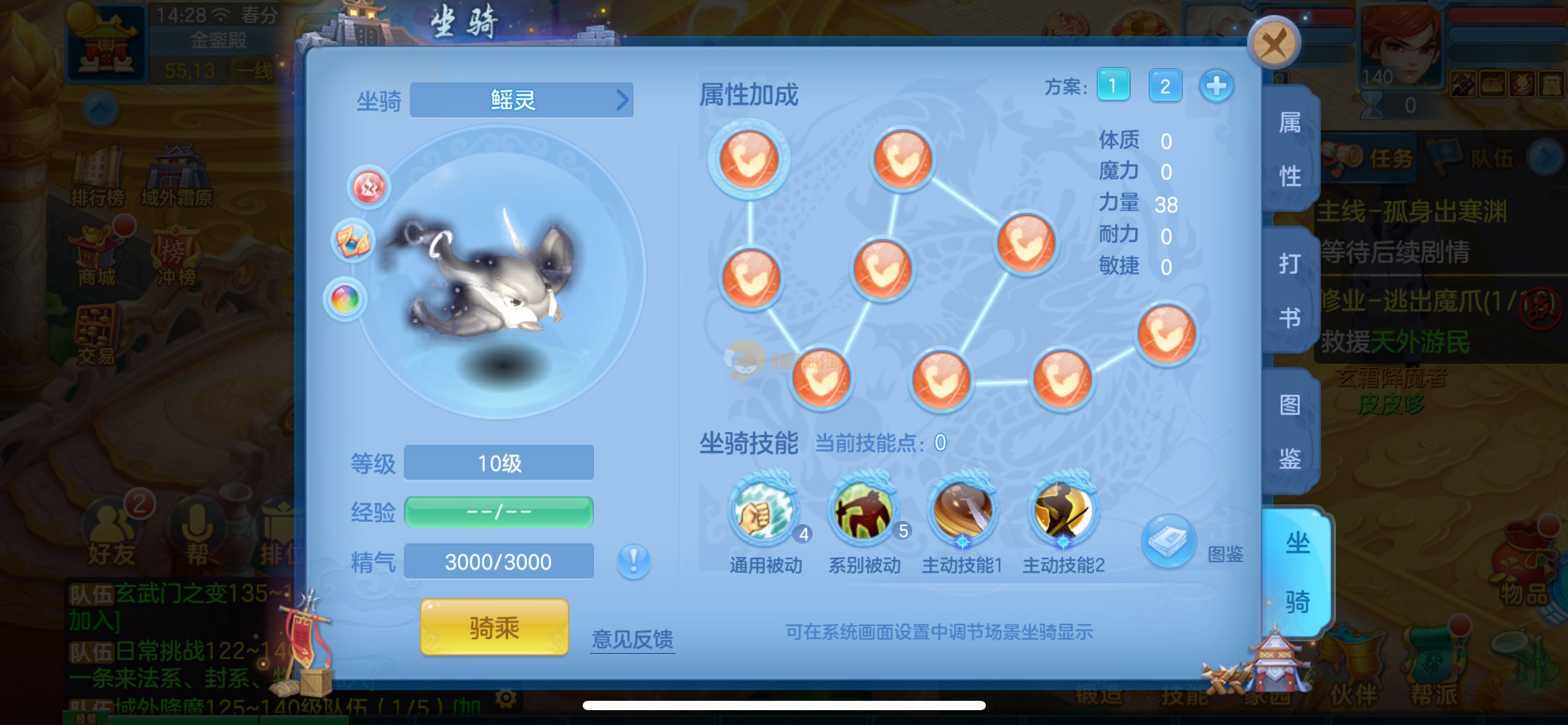1568x725 pixels.
Task: Switch to the 属性 side tab
Action: [x=1291, y=149]
